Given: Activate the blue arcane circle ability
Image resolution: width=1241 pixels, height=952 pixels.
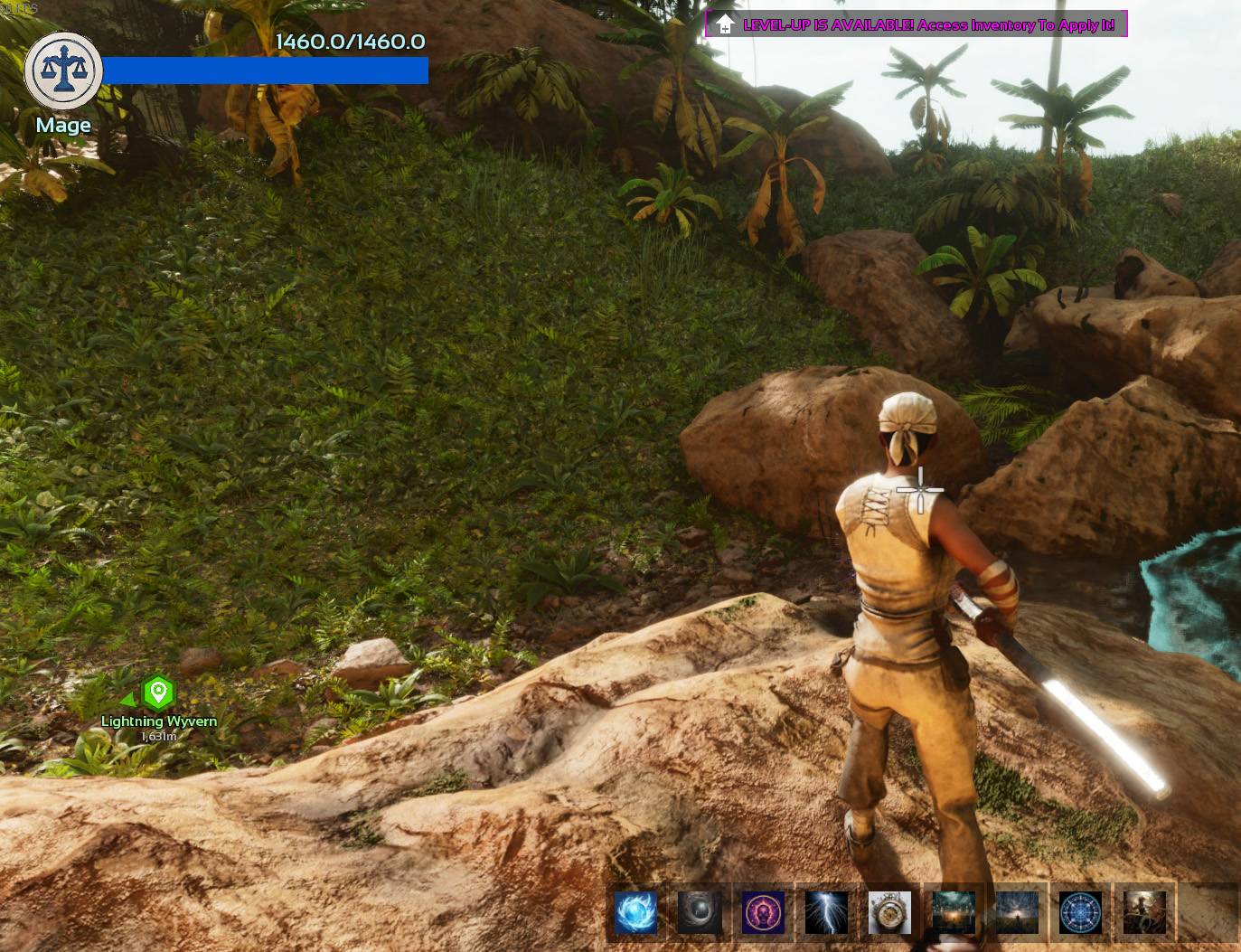Looking at the screenshot, I should click(x=1081, y=912).
